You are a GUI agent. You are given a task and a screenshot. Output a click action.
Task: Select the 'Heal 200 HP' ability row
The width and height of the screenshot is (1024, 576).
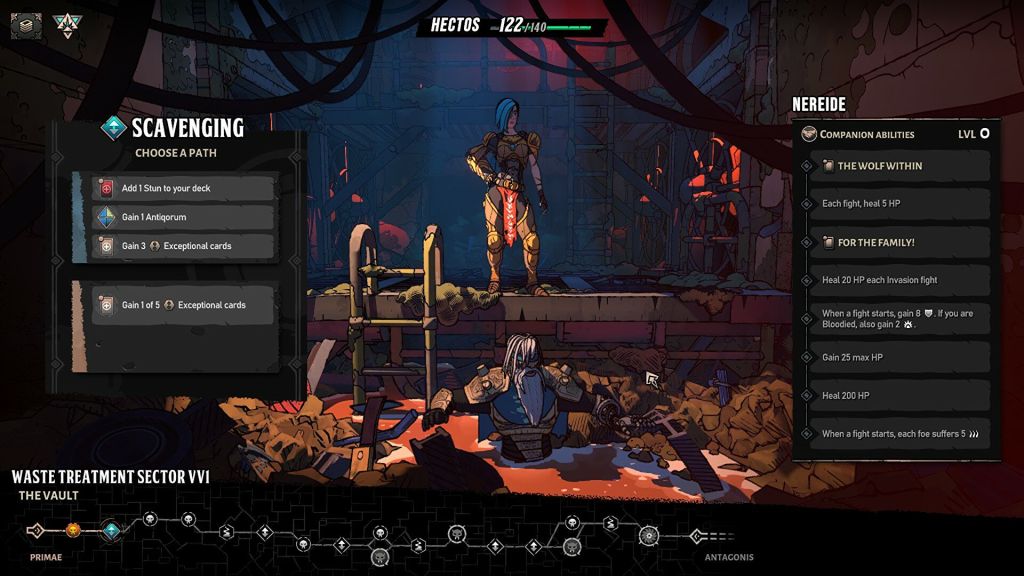(896, 395)
